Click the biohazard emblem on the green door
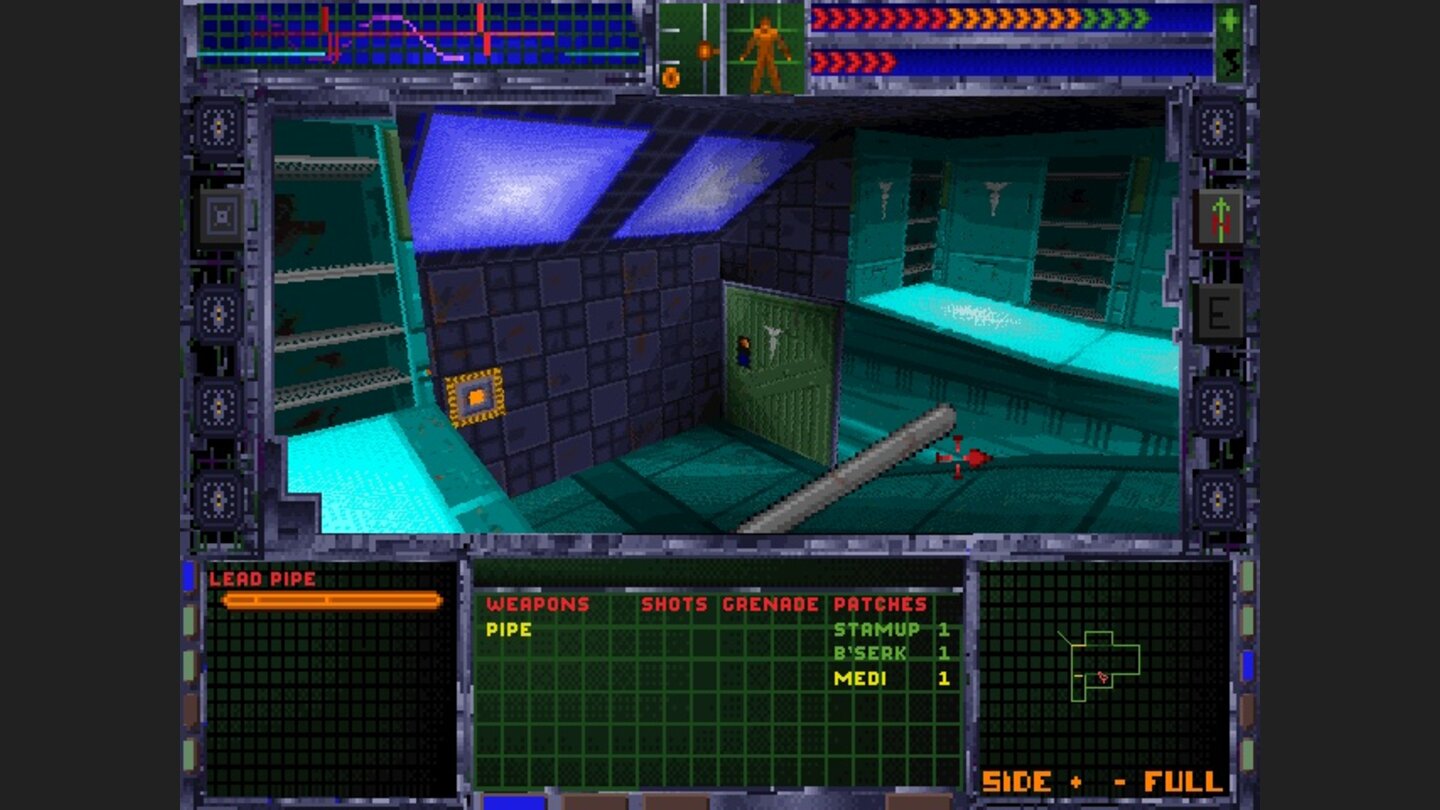Image resolution: width=1440 pixels, height=810 pixels. tap(771, 336)
